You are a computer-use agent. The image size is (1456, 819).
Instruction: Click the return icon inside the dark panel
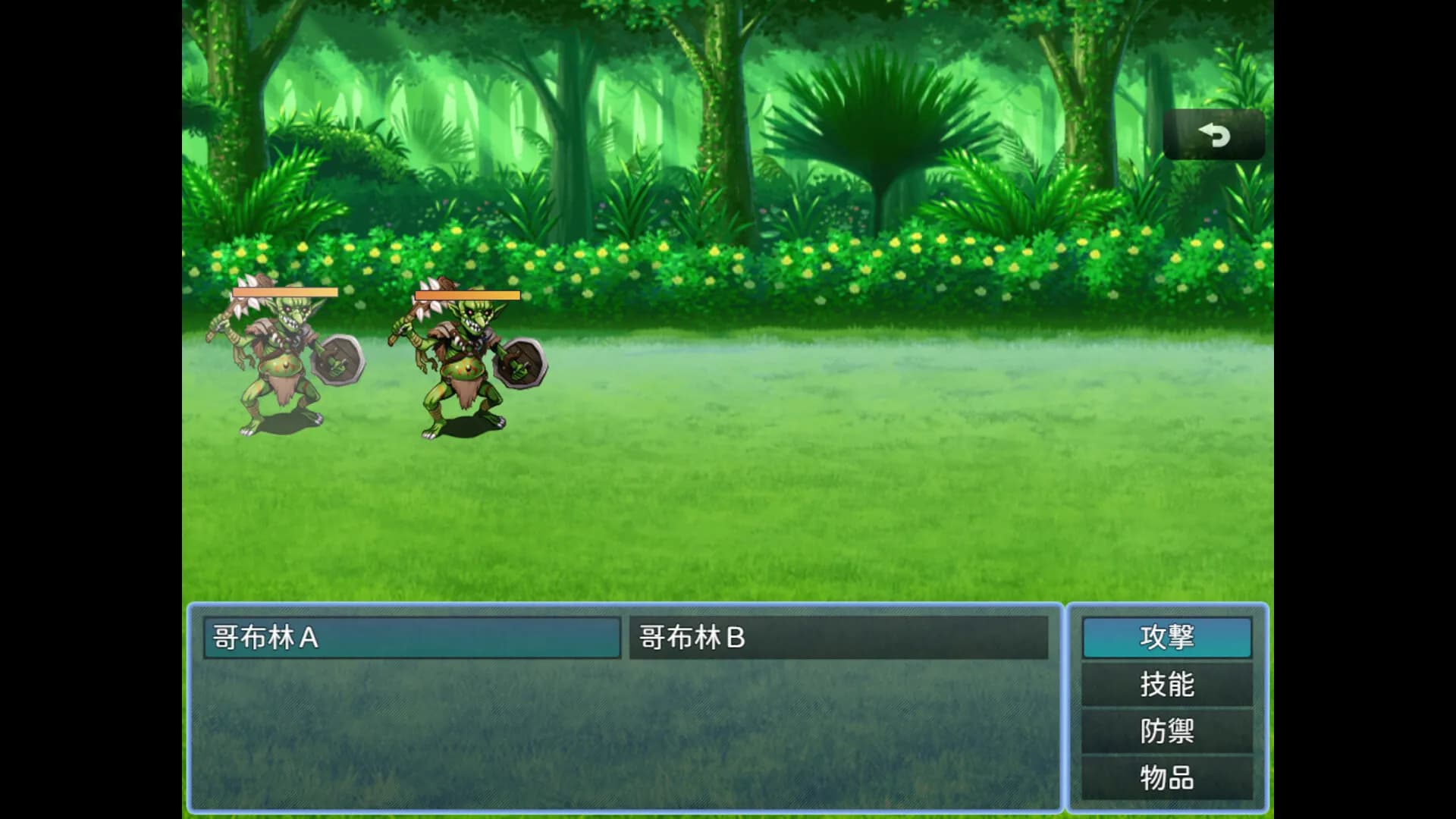(1215, 134)
